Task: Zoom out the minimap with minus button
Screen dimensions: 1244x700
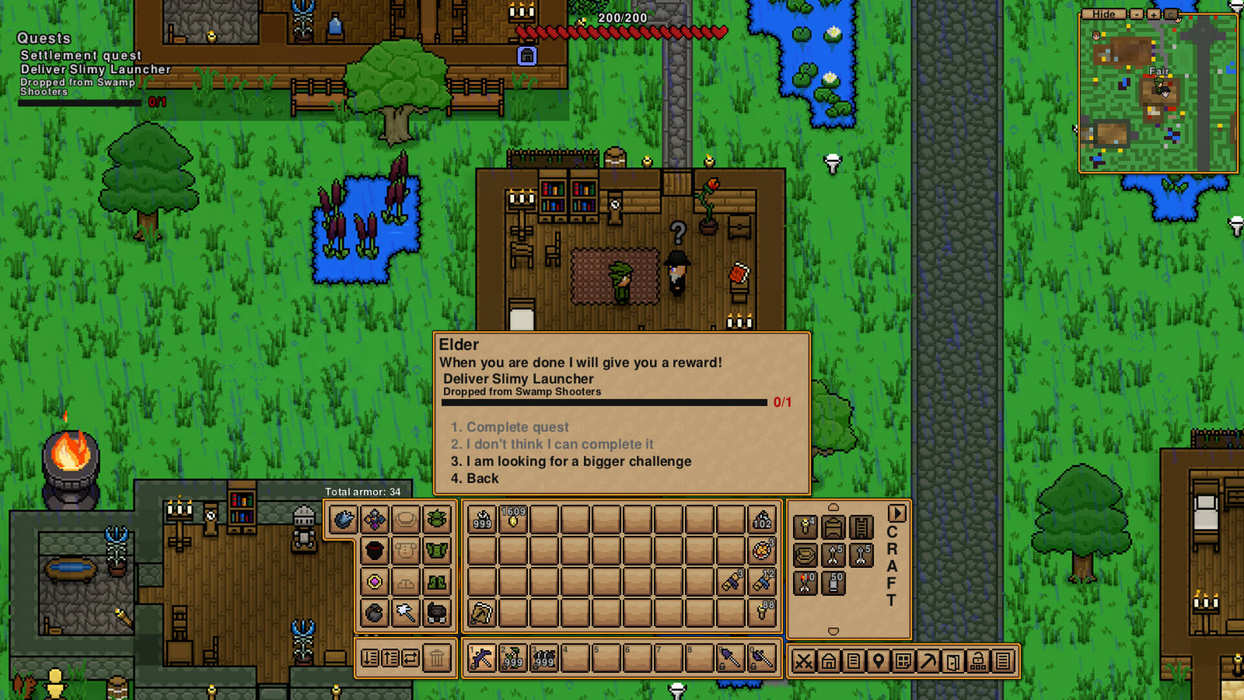Action: [x=1136, y=14]
